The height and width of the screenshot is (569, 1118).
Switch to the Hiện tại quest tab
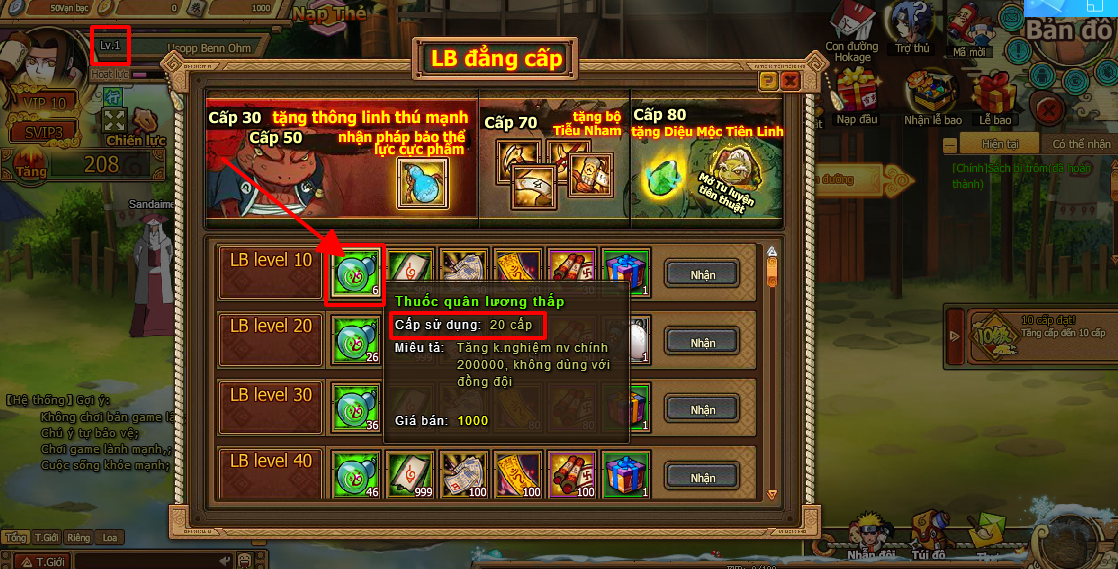pyautogui.click(x=999, y=144)
